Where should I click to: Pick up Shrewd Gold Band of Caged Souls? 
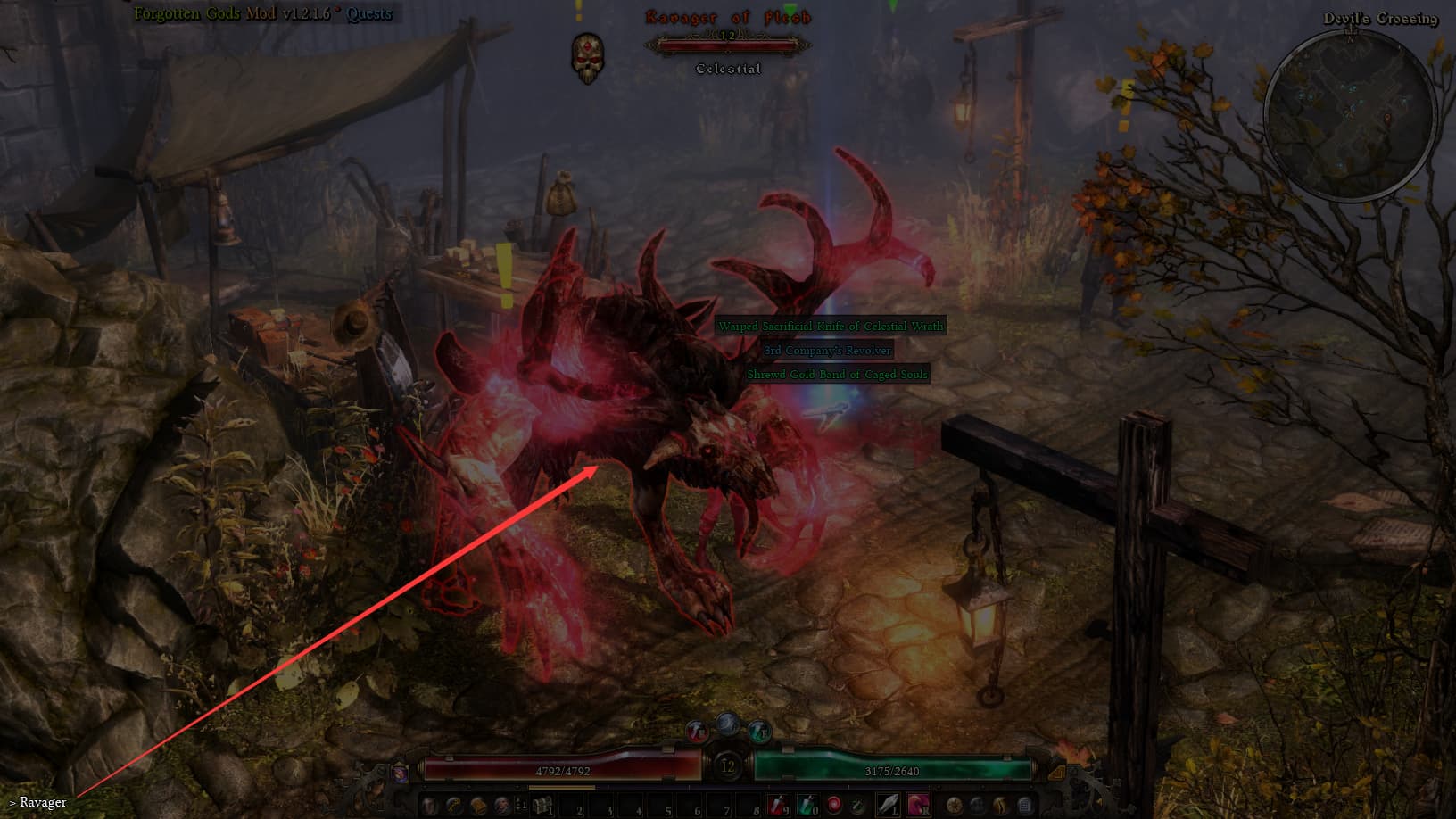point(837,375)
